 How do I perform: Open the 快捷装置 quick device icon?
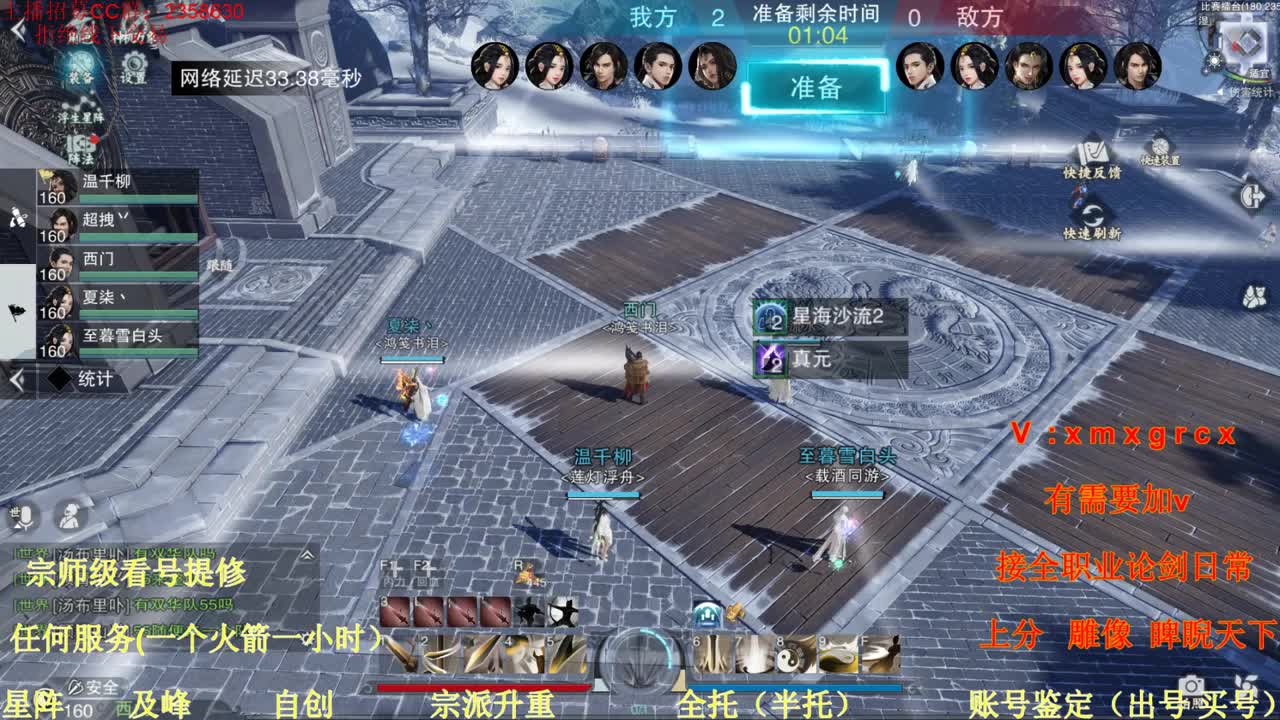tap(1158, 146)
